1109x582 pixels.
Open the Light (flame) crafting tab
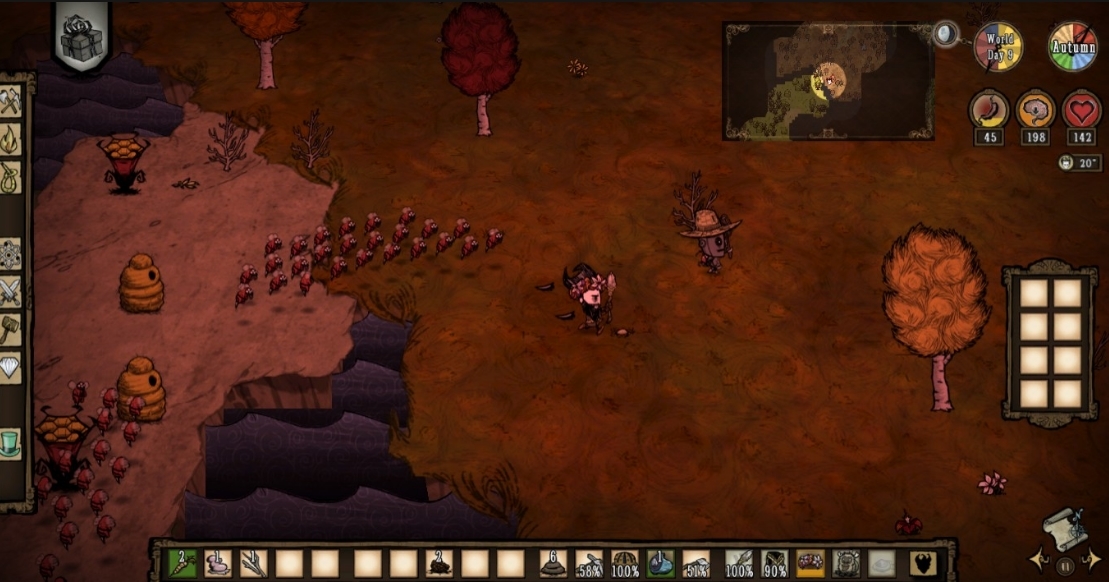(x=10, y=138)
